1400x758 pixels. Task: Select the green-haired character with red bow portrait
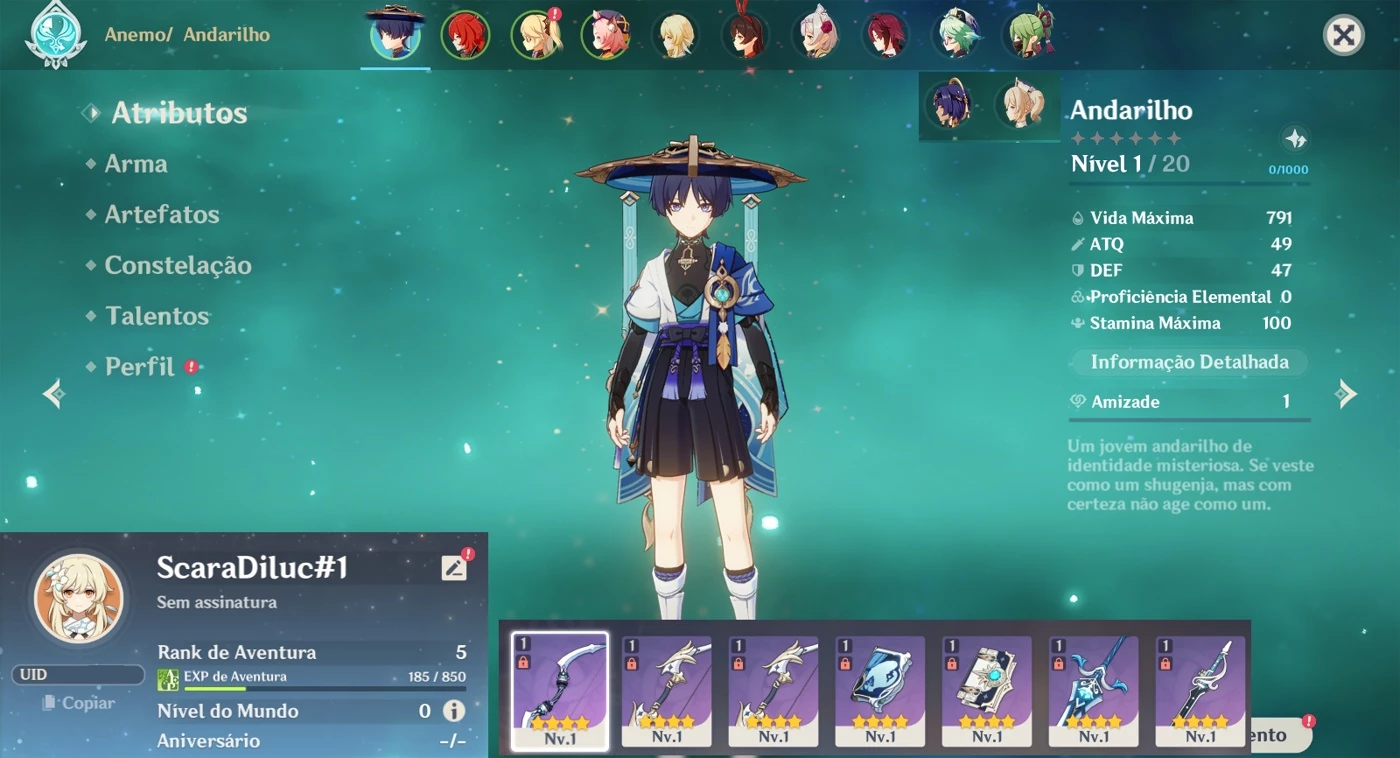click(1031, 36)
